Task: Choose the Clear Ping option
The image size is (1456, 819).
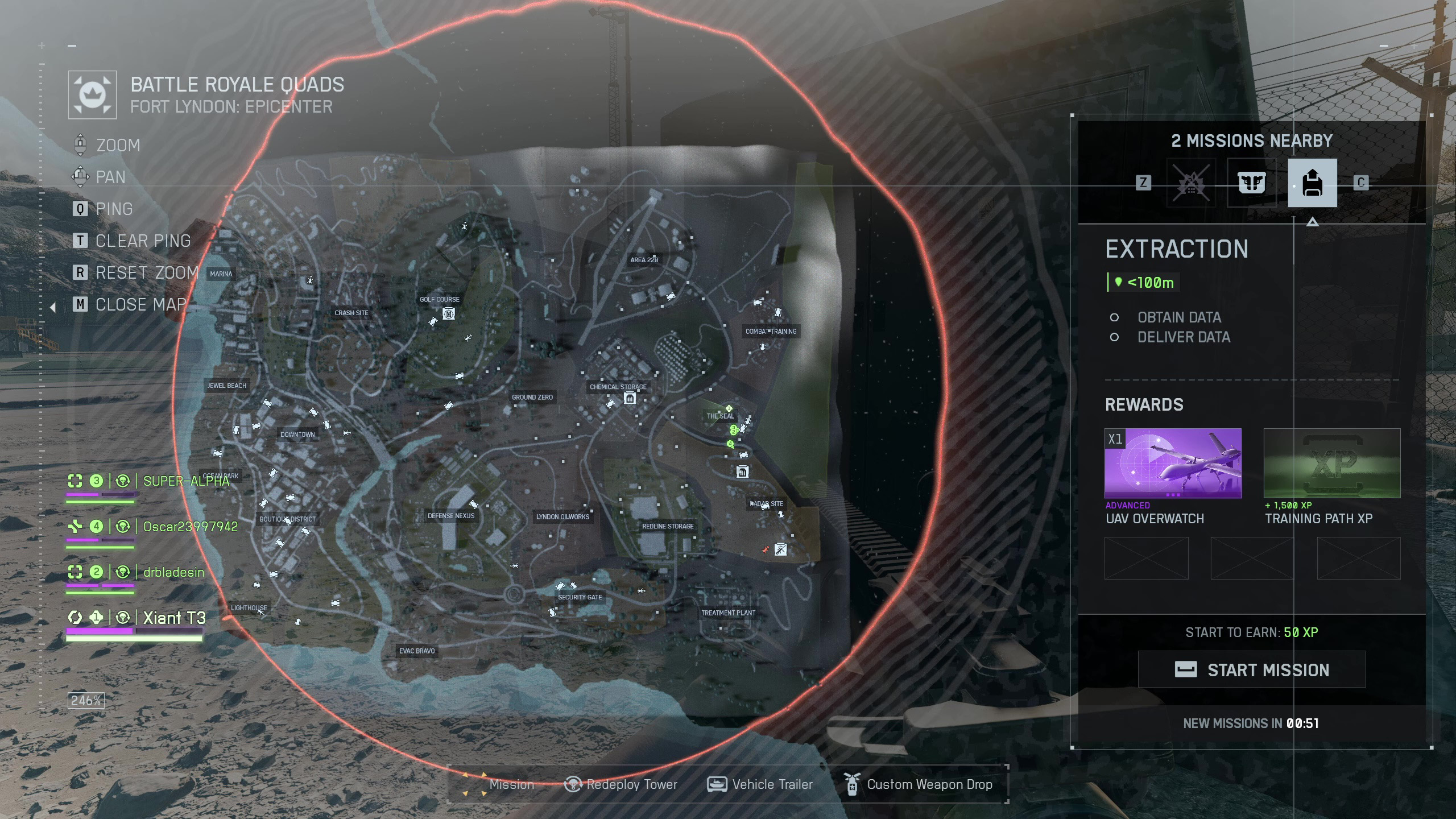Action: 142,241
